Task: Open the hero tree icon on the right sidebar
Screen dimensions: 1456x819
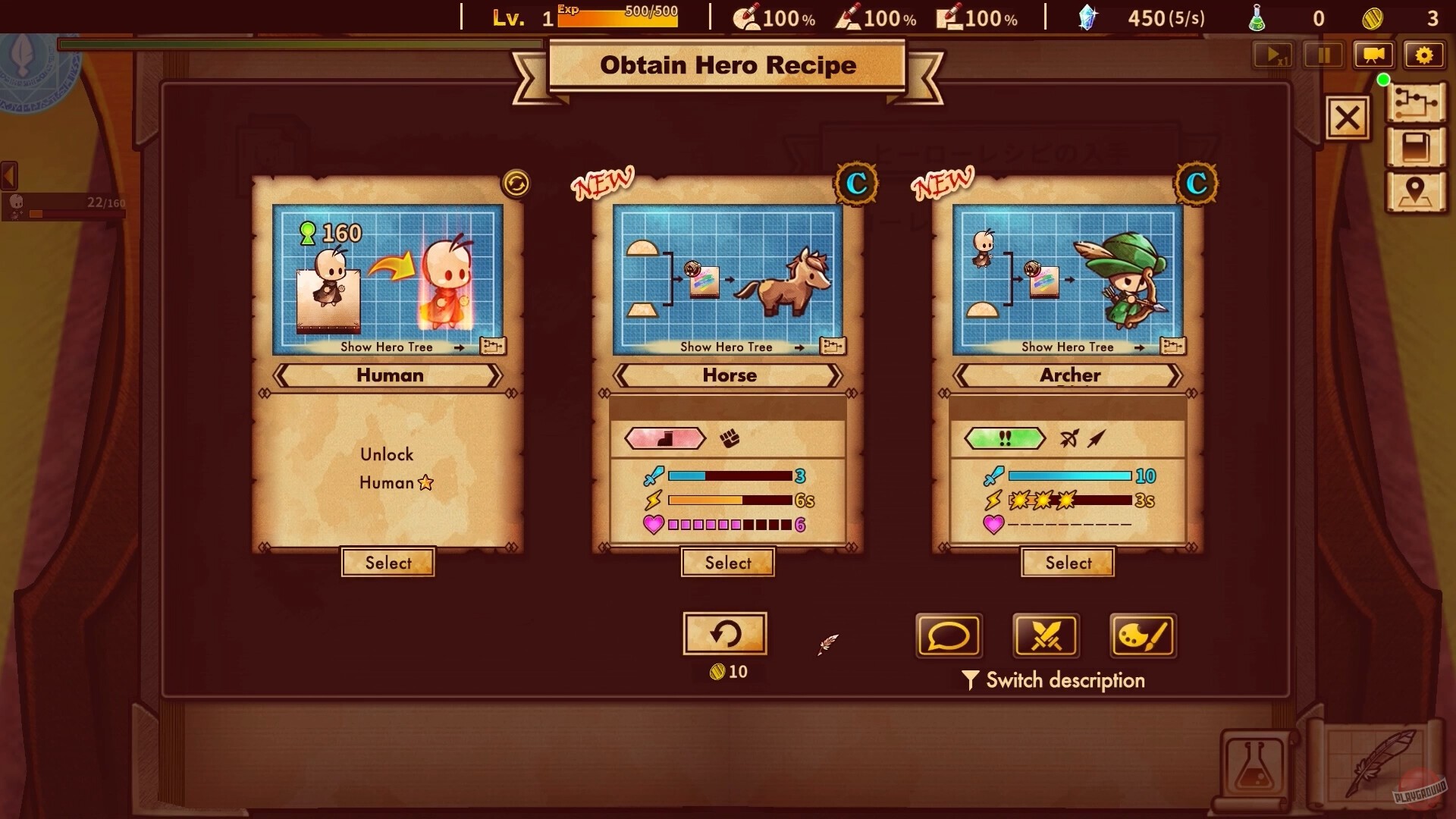Action: pyautogui.click(x=1417, y=102)
